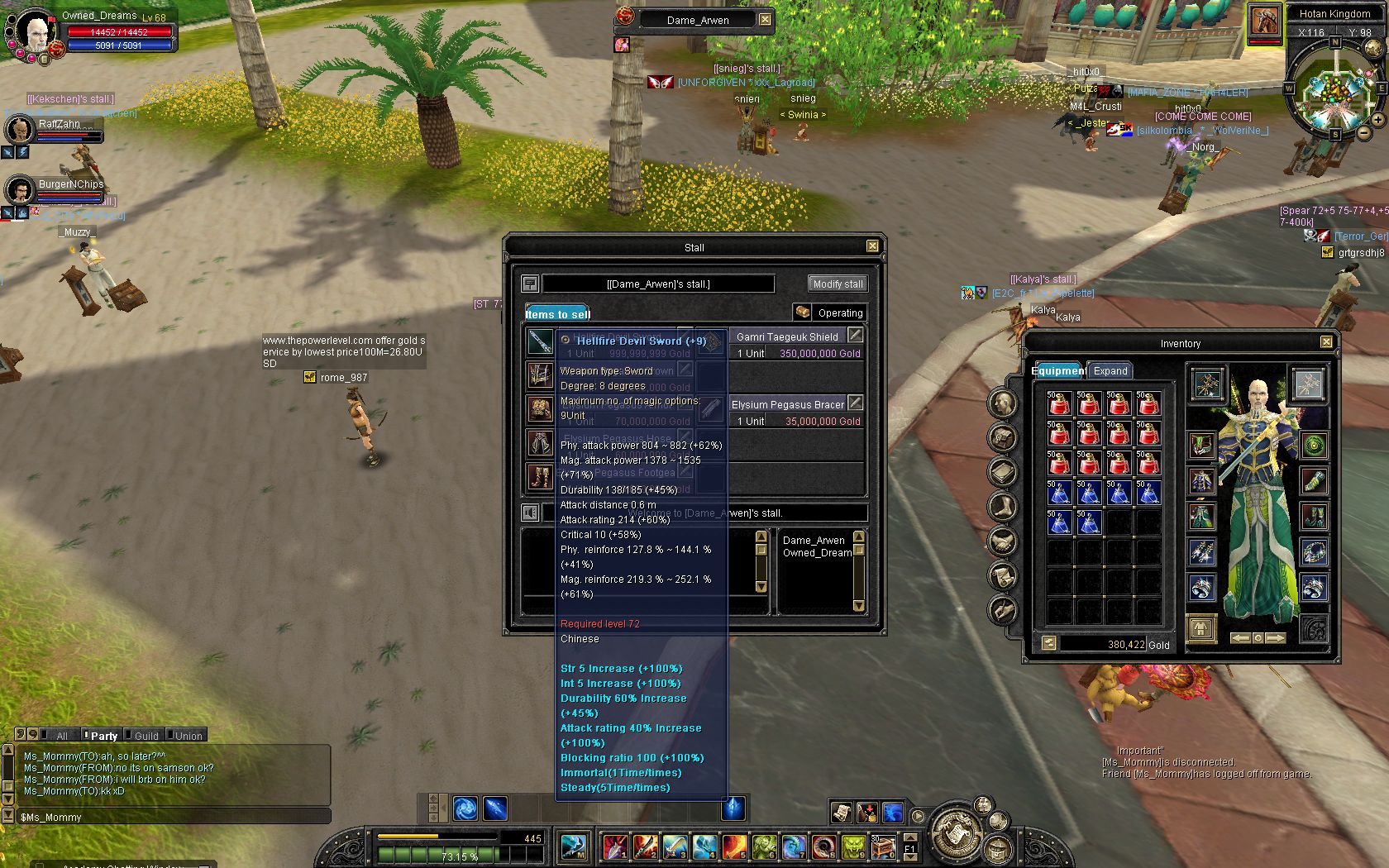The width and height of the screenshot is (1389, 868).
Task: Click the Modify stall button
Action: (x=838, y=284)
